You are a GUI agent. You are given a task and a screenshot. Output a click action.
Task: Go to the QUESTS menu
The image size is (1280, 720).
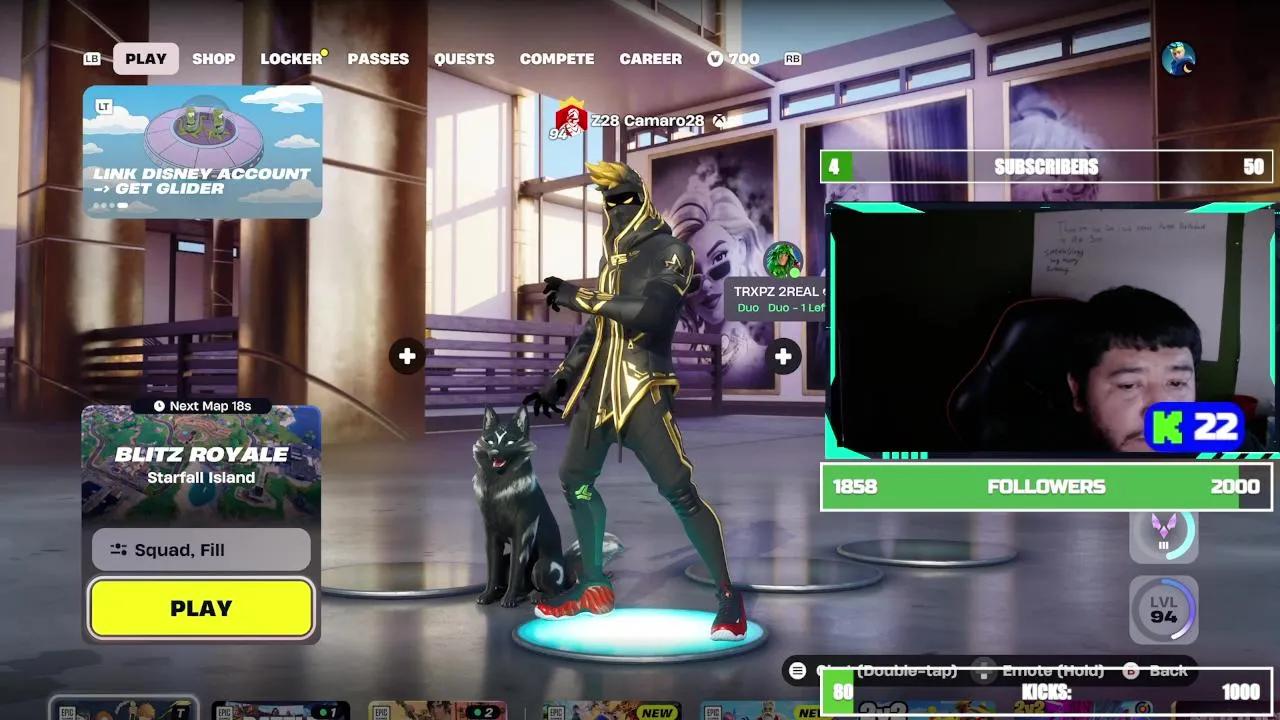point(464,59)
